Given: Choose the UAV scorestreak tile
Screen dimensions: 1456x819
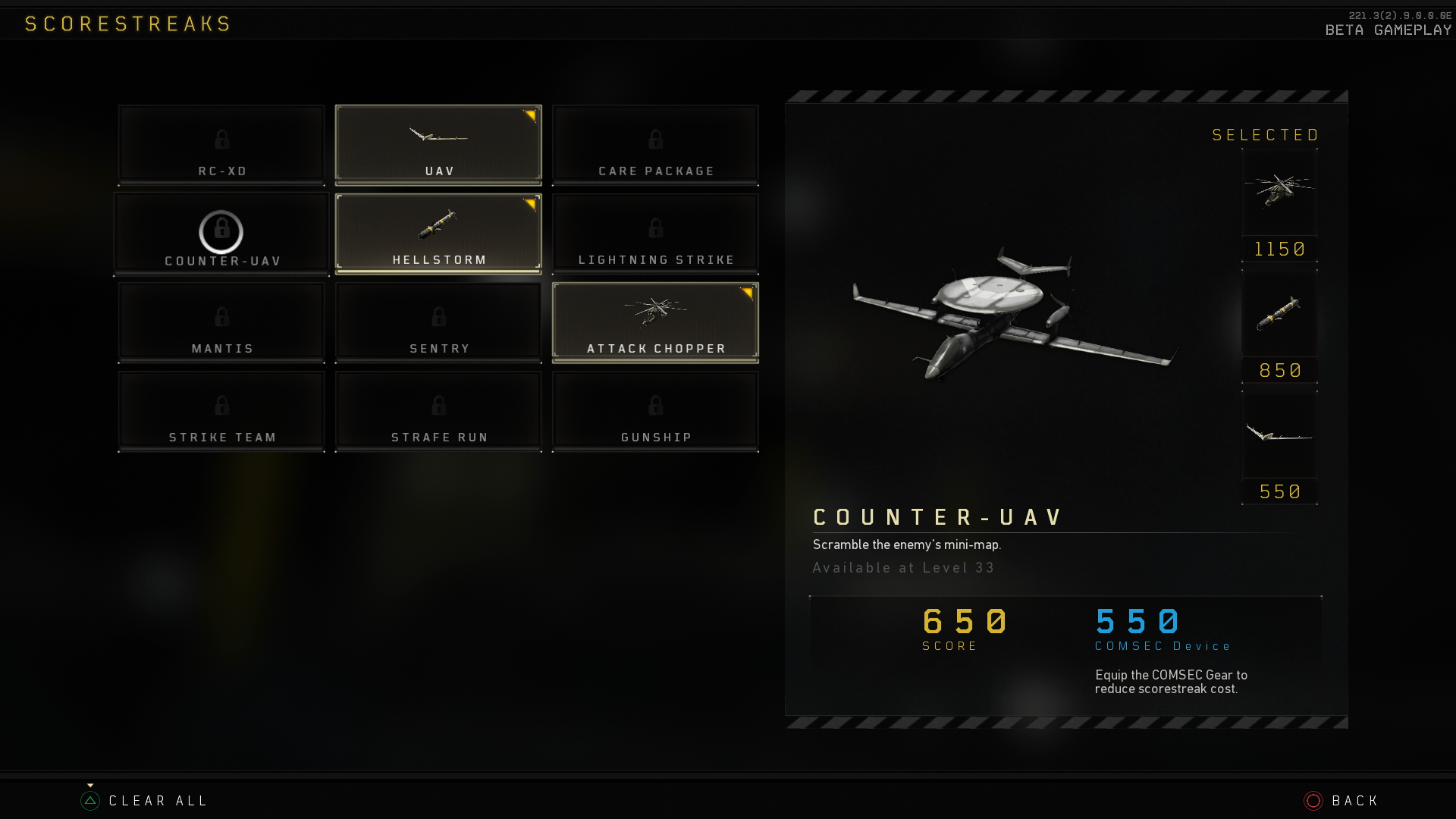Looking at the screenshot, I should click(x=438, y=145).
